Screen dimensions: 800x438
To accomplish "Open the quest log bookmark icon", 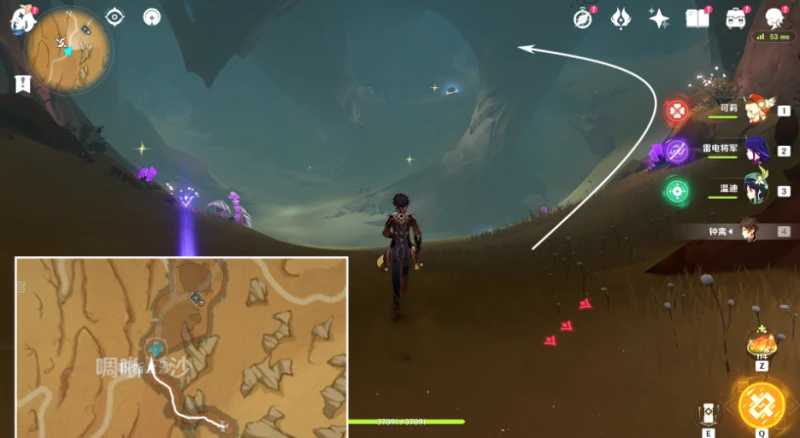I will pyautogui.click(x=22, y=84).
